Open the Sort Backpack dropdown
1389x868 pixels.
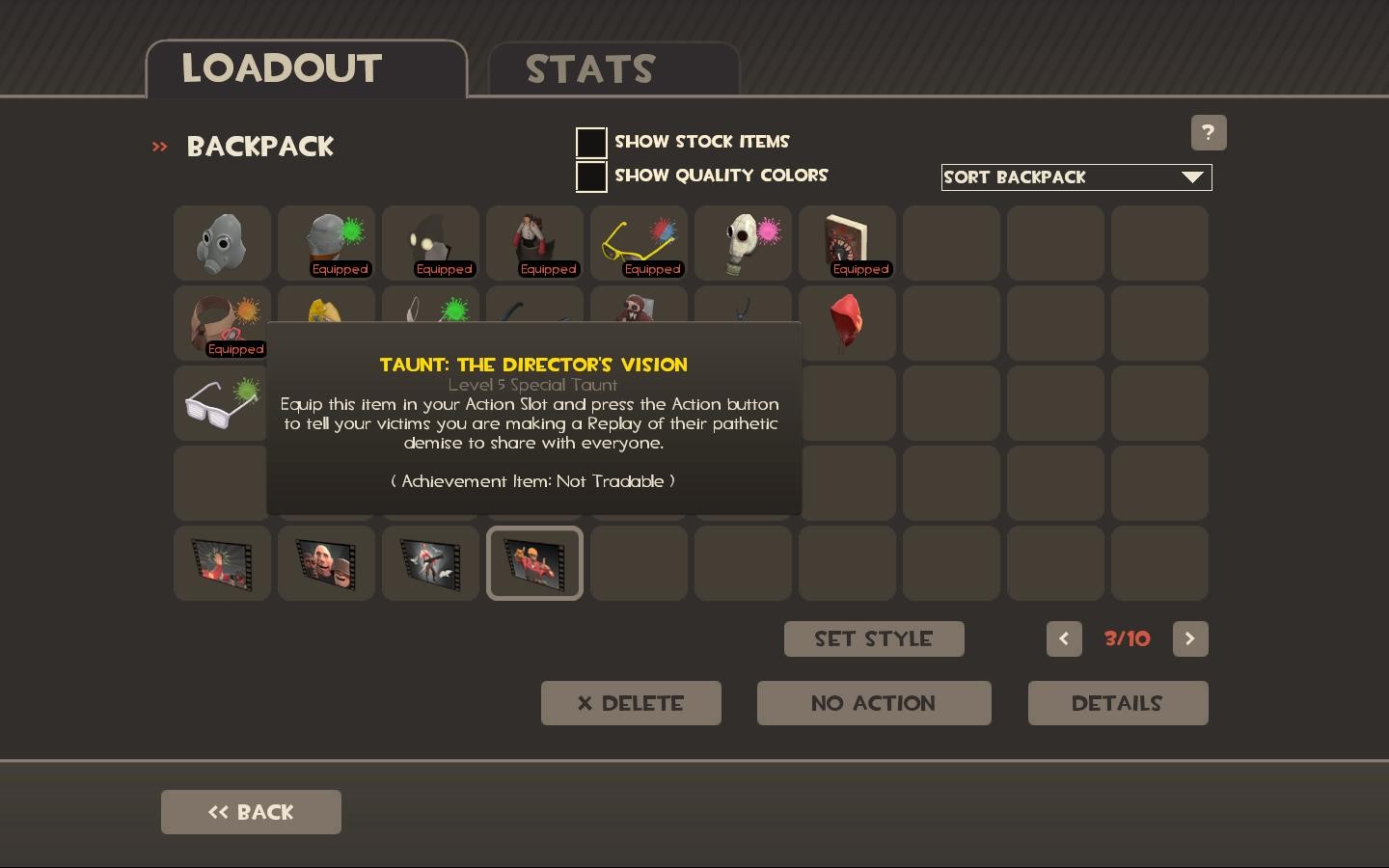1076,177
